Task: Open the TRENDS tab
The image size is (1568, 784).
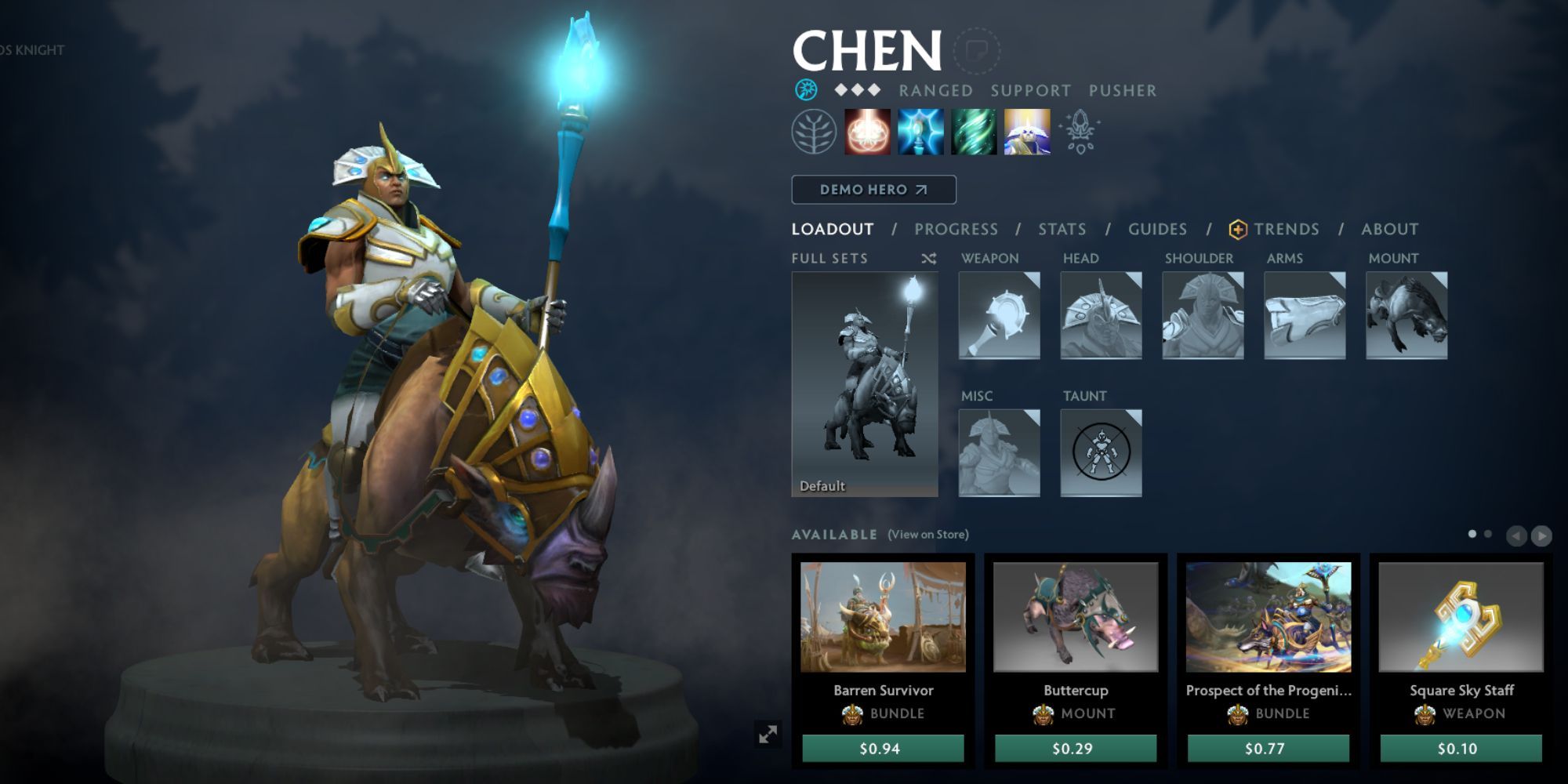Action: [1286, 229]
